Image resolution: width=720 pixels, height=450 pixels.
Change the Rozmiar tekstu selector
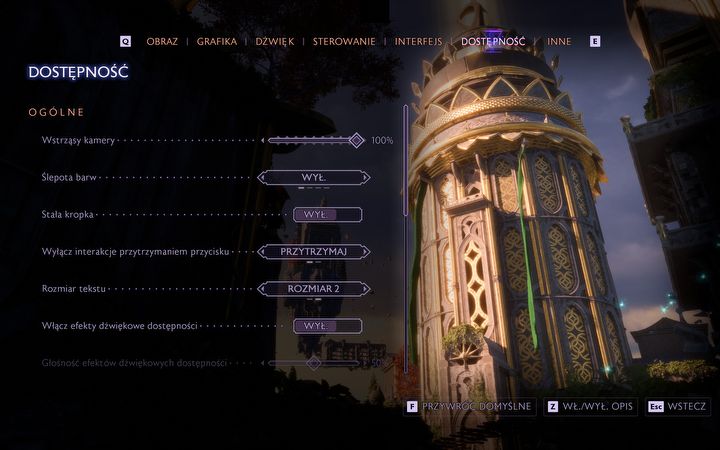pyautogui.click(x=313, y=289)
